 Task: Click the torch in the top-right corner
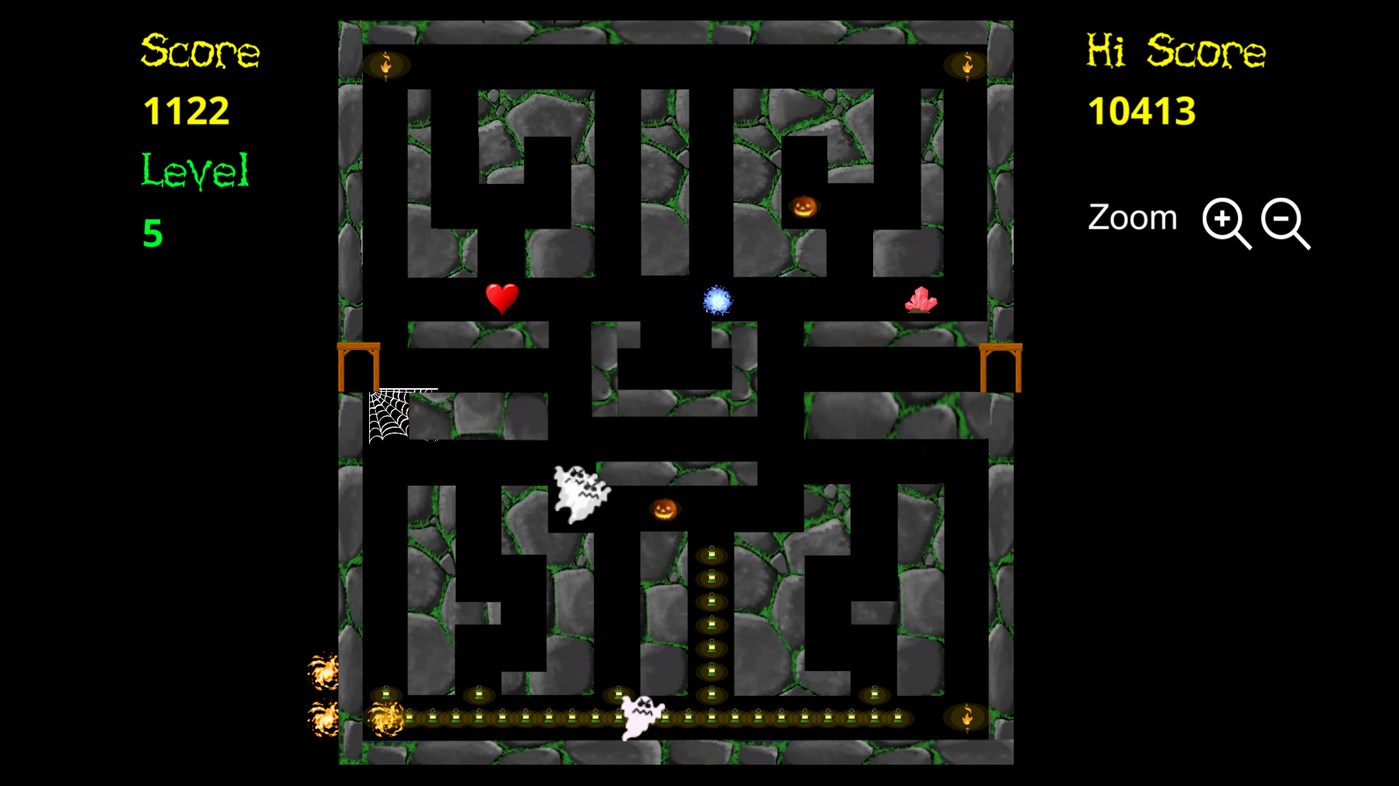pos(966,63)
